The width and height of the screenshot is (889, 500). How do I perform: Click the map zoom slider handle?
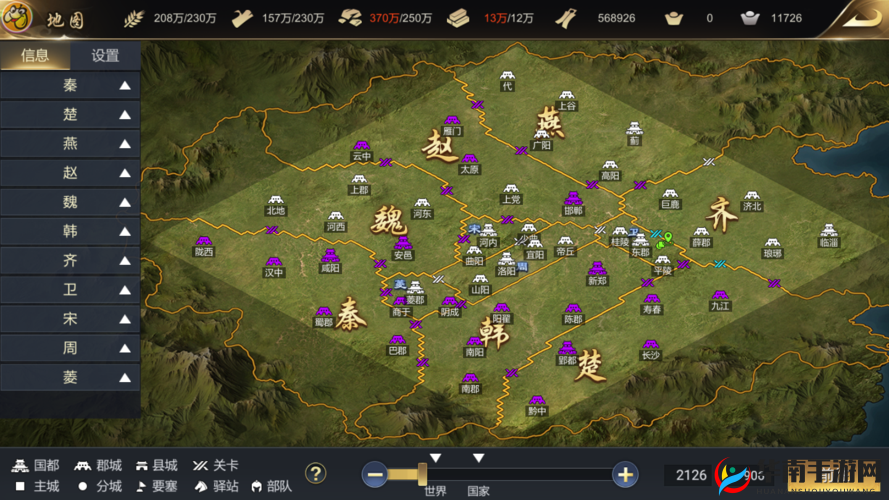(x=423, y=473)
